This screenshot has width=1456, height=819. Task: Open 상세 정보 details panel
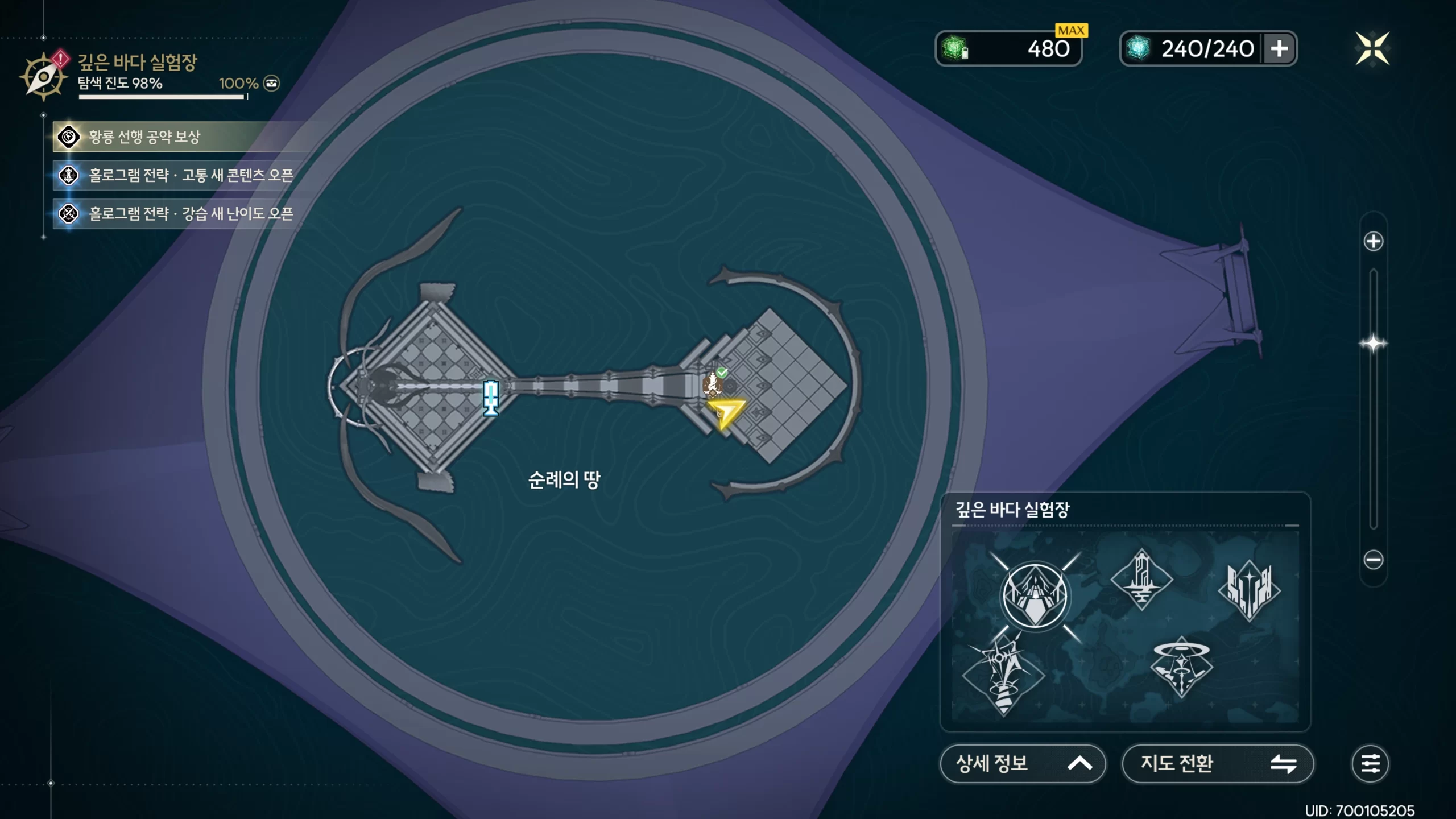pos(1023,763)
